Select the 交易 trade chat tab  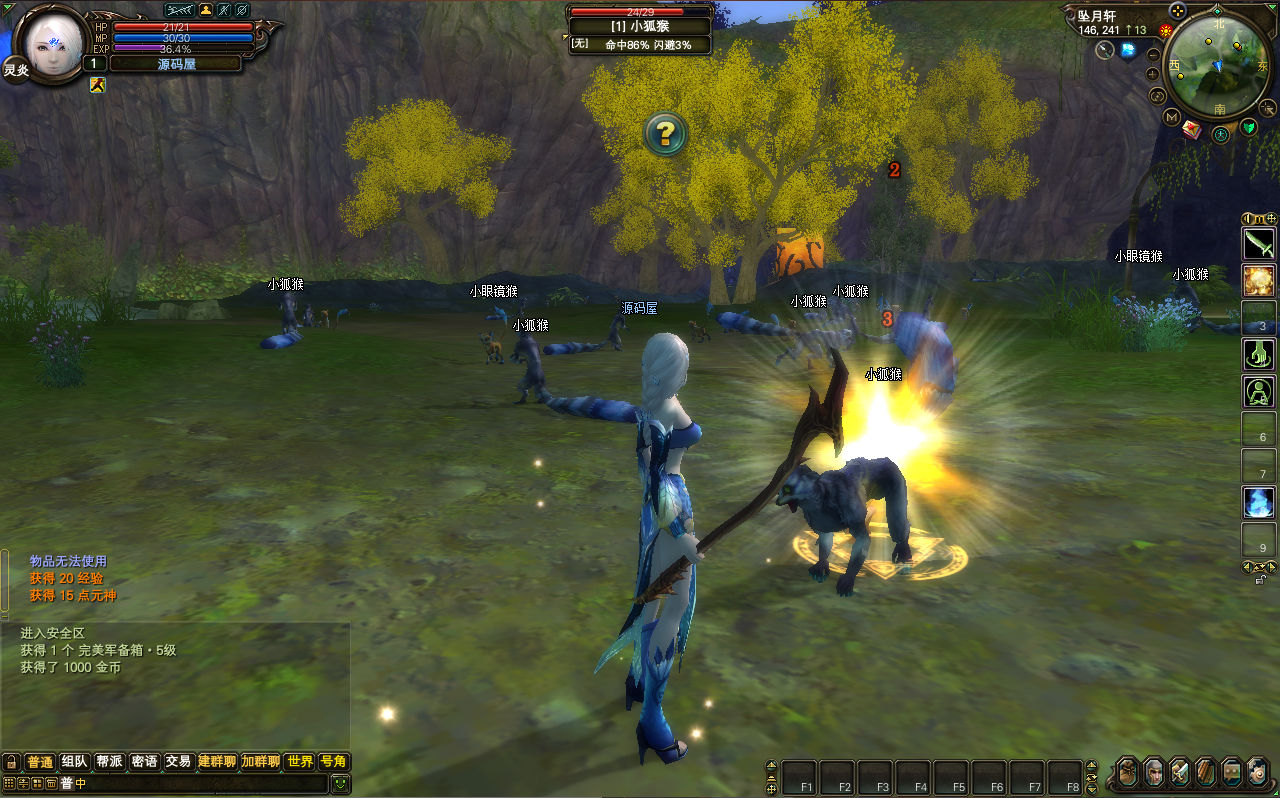178,762
